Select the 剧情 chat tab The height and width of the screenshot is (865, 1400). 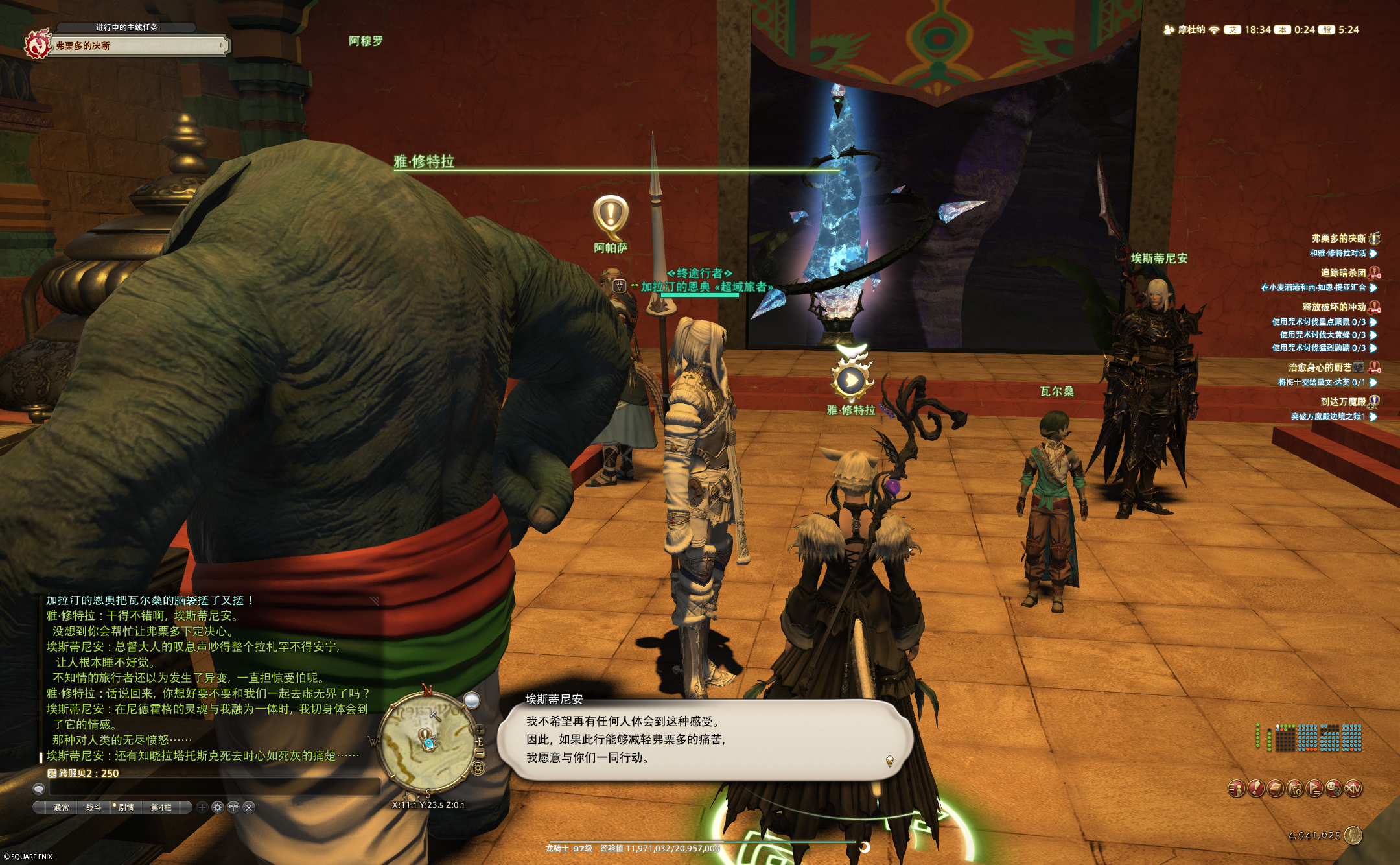coord(126,807)
